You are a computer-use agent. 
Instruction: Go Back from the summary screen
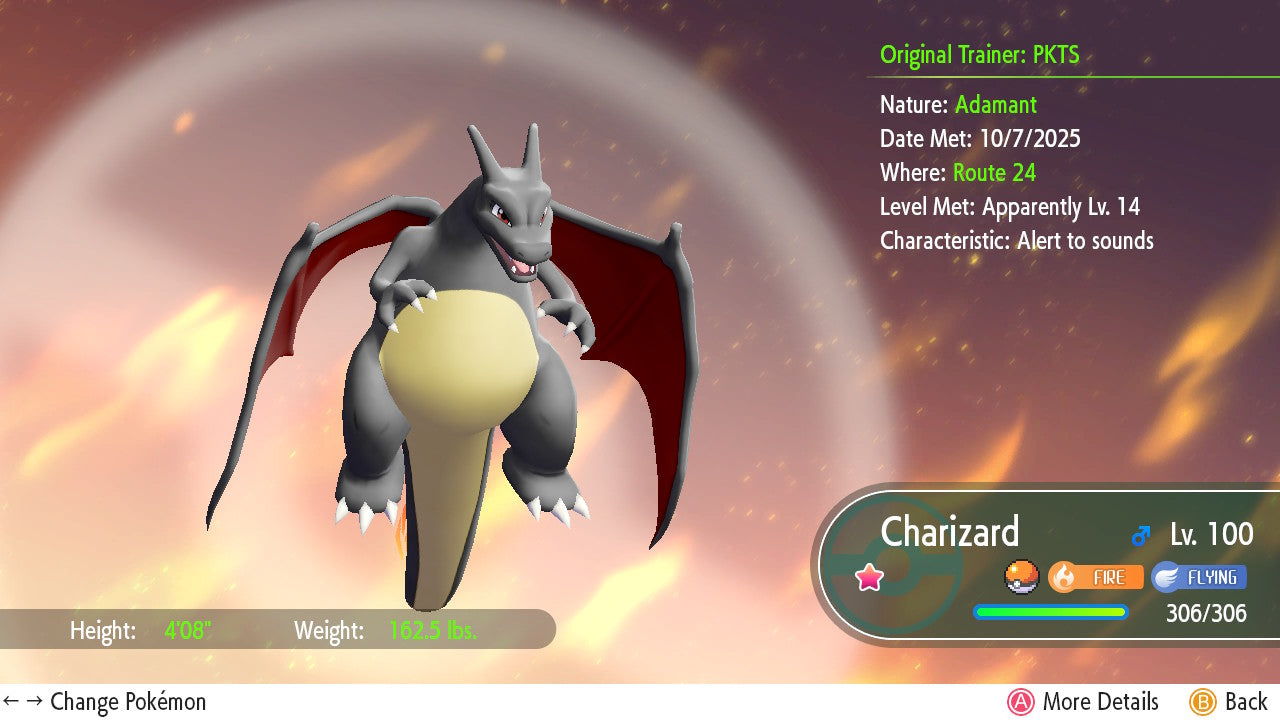(1228, 702)
